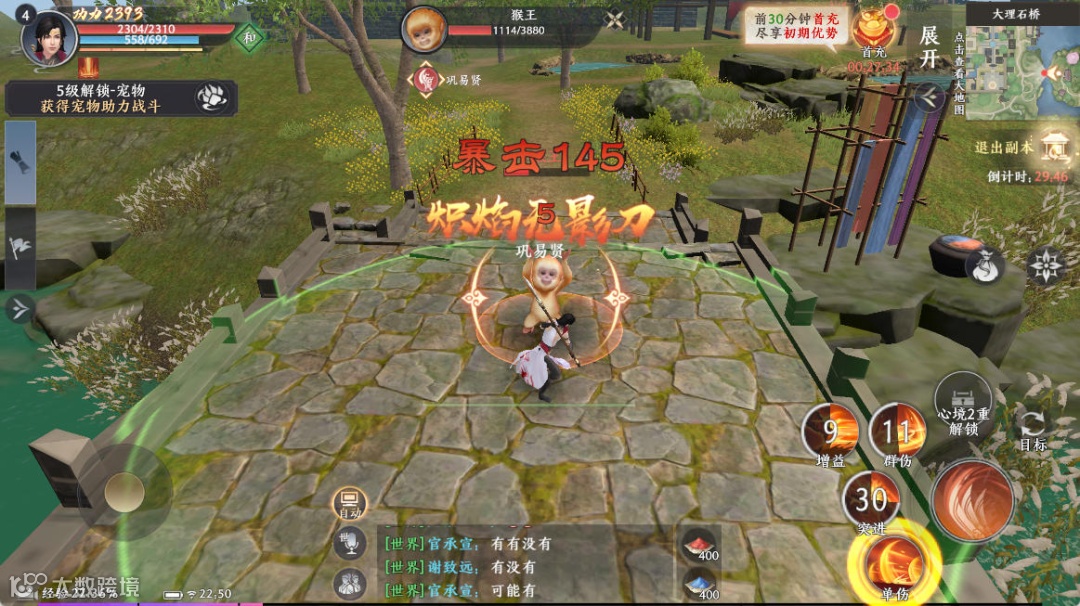Use the red potion with 400 count
The width and height of the screenshot is (1080, 606).
[x=699, y=545]
